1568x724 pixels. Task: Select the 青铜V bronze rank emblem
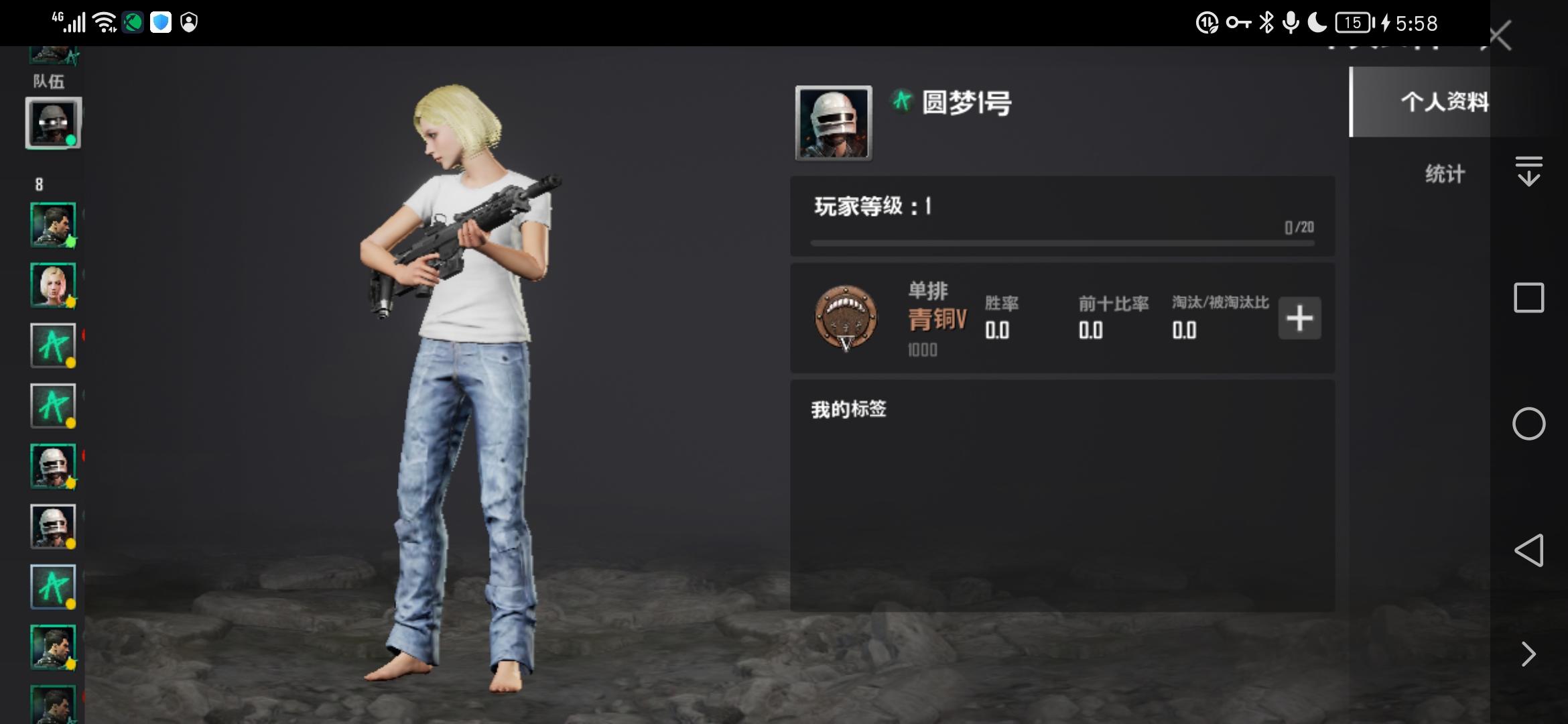(846, 318)
